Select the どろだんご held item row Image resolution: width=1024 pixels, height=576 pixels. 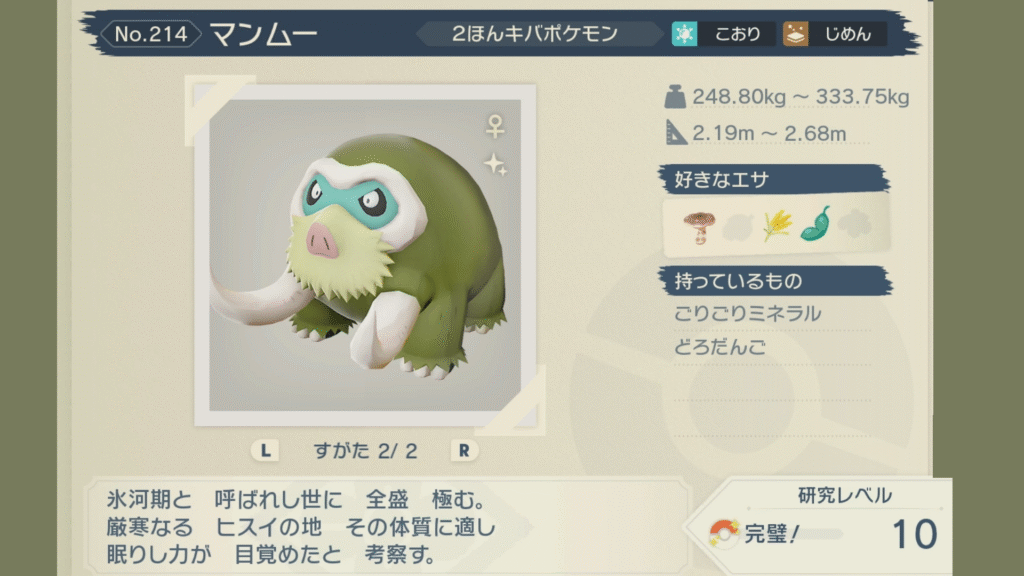coord(721,348)
